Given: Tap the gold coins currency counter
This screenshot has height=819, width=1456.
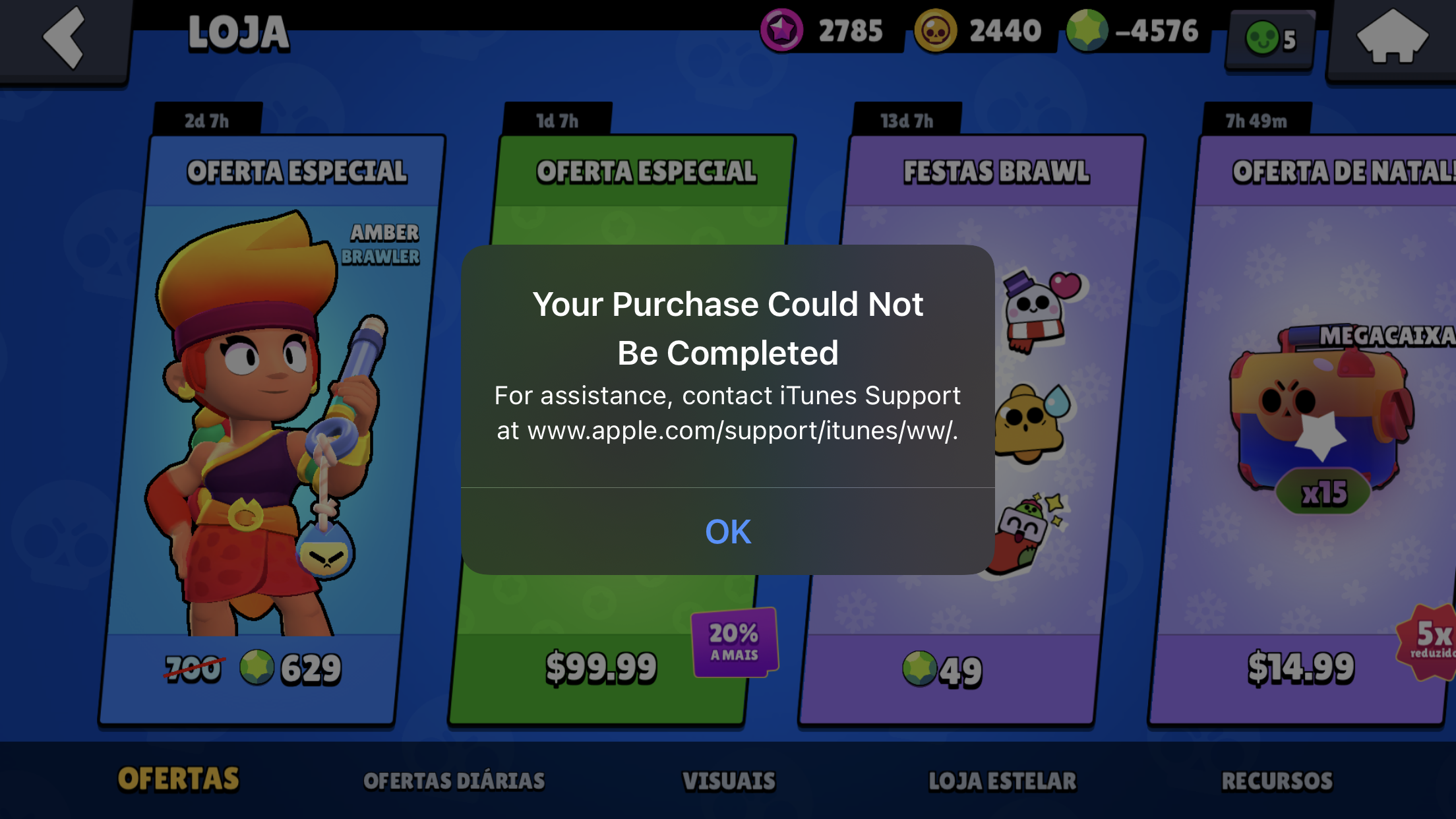Looking at the screenshot, I should point(979,30).
